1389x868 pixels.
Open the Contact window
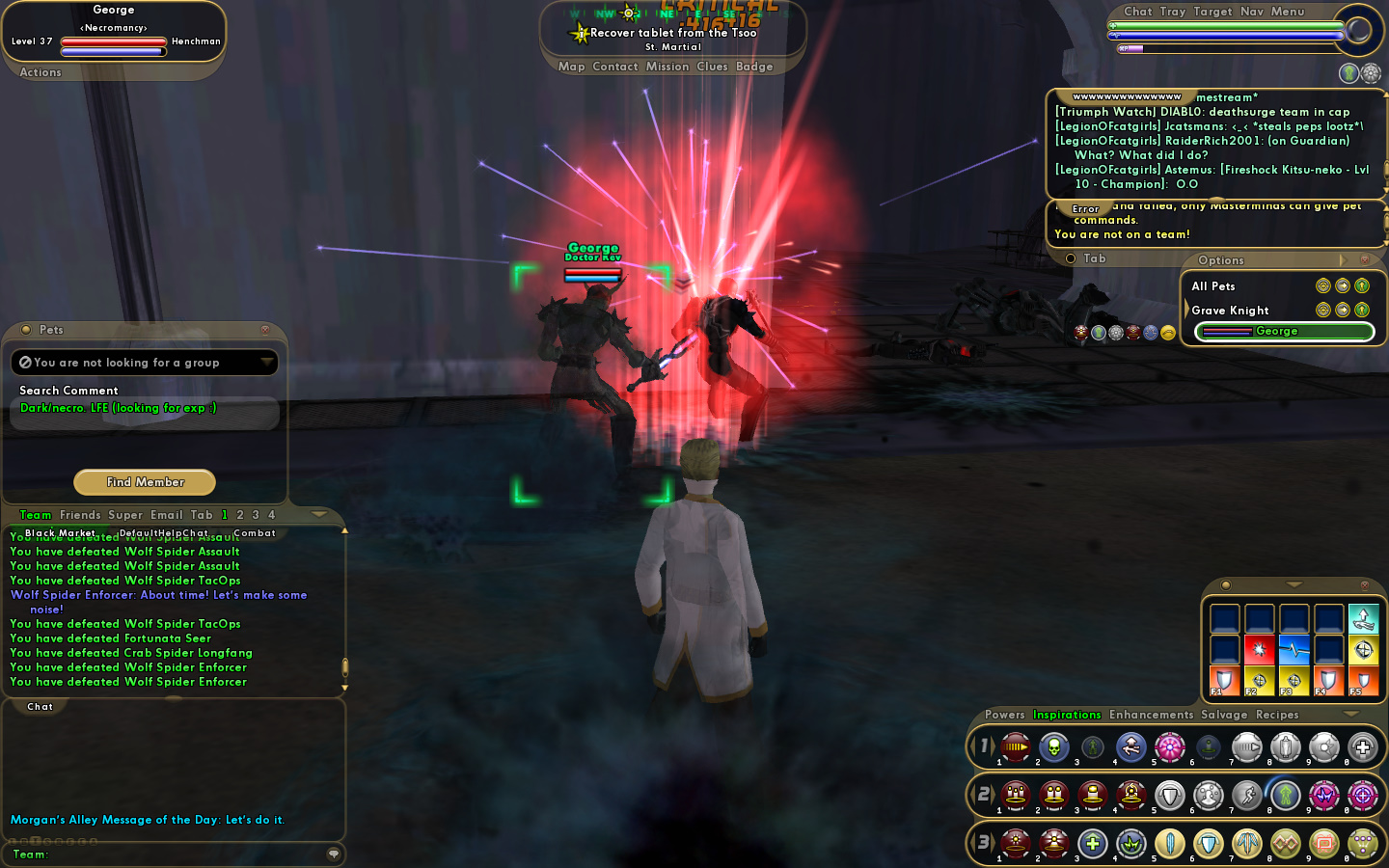click(x=615, y=67)
